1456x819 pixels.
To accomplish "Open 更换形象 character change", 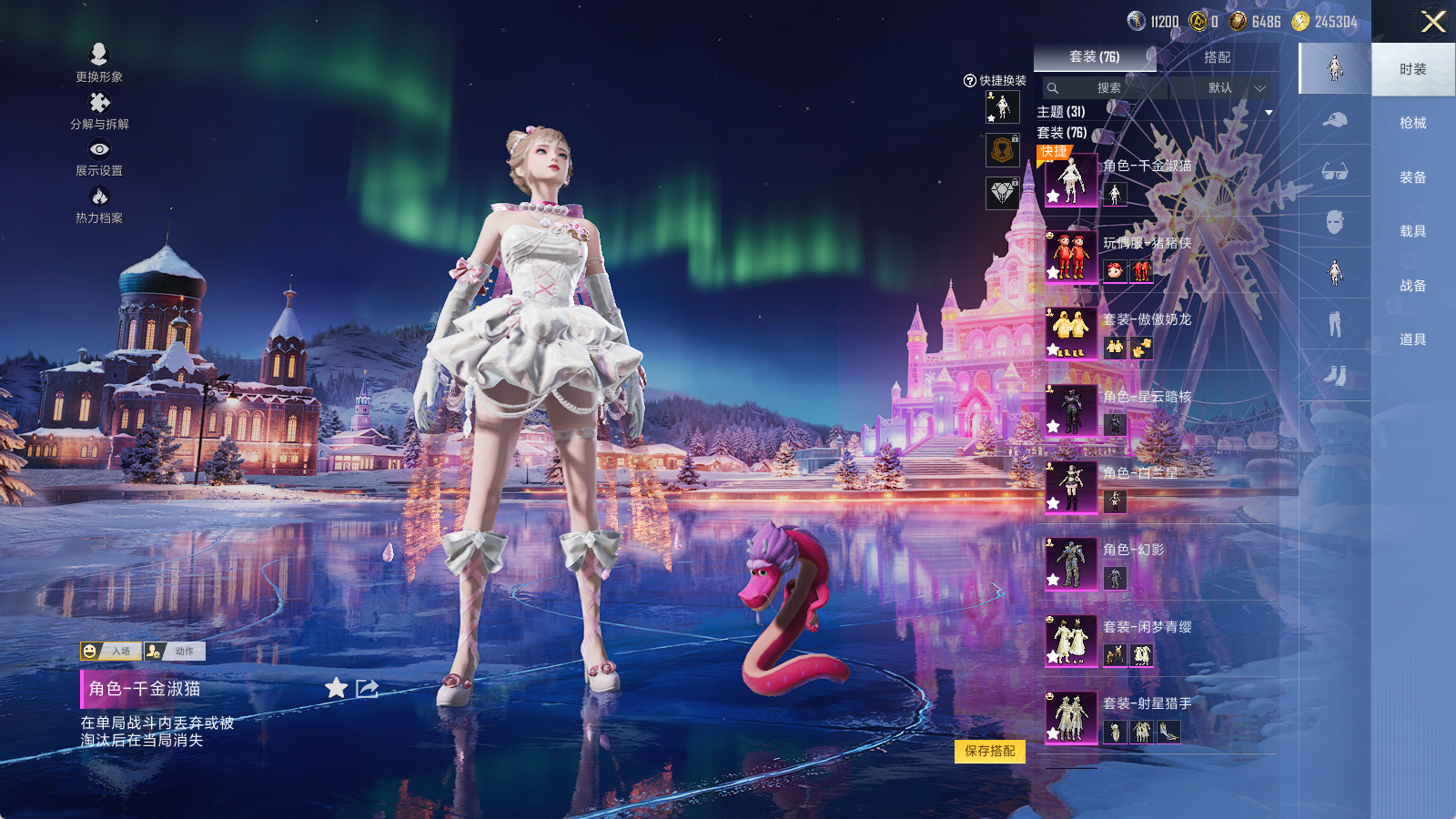I will 99,62.
